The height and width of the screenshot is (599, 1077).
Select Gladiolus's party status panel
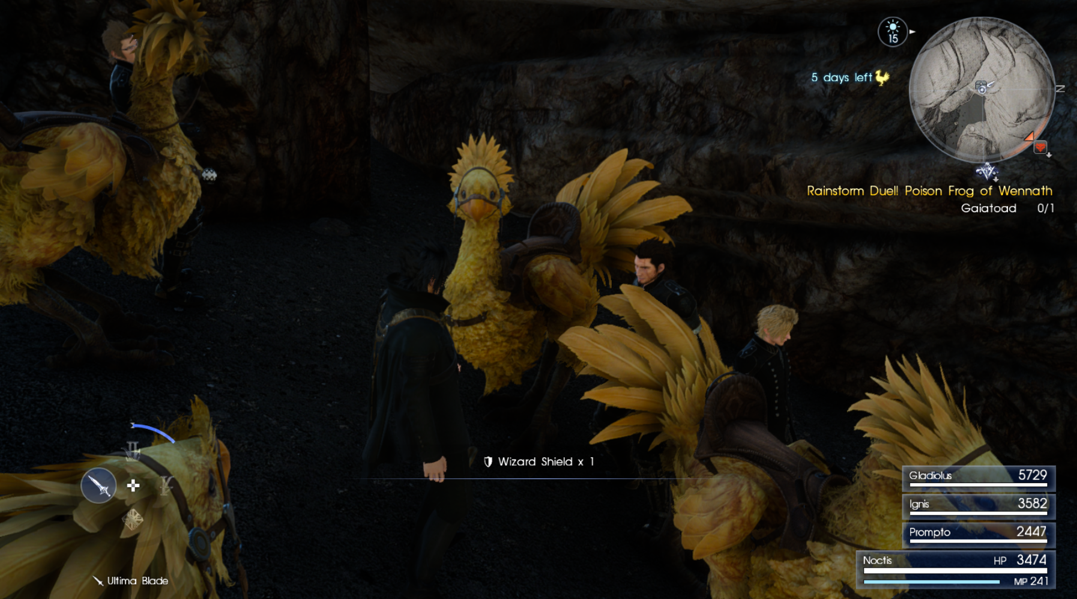click(x=977, y=477)
